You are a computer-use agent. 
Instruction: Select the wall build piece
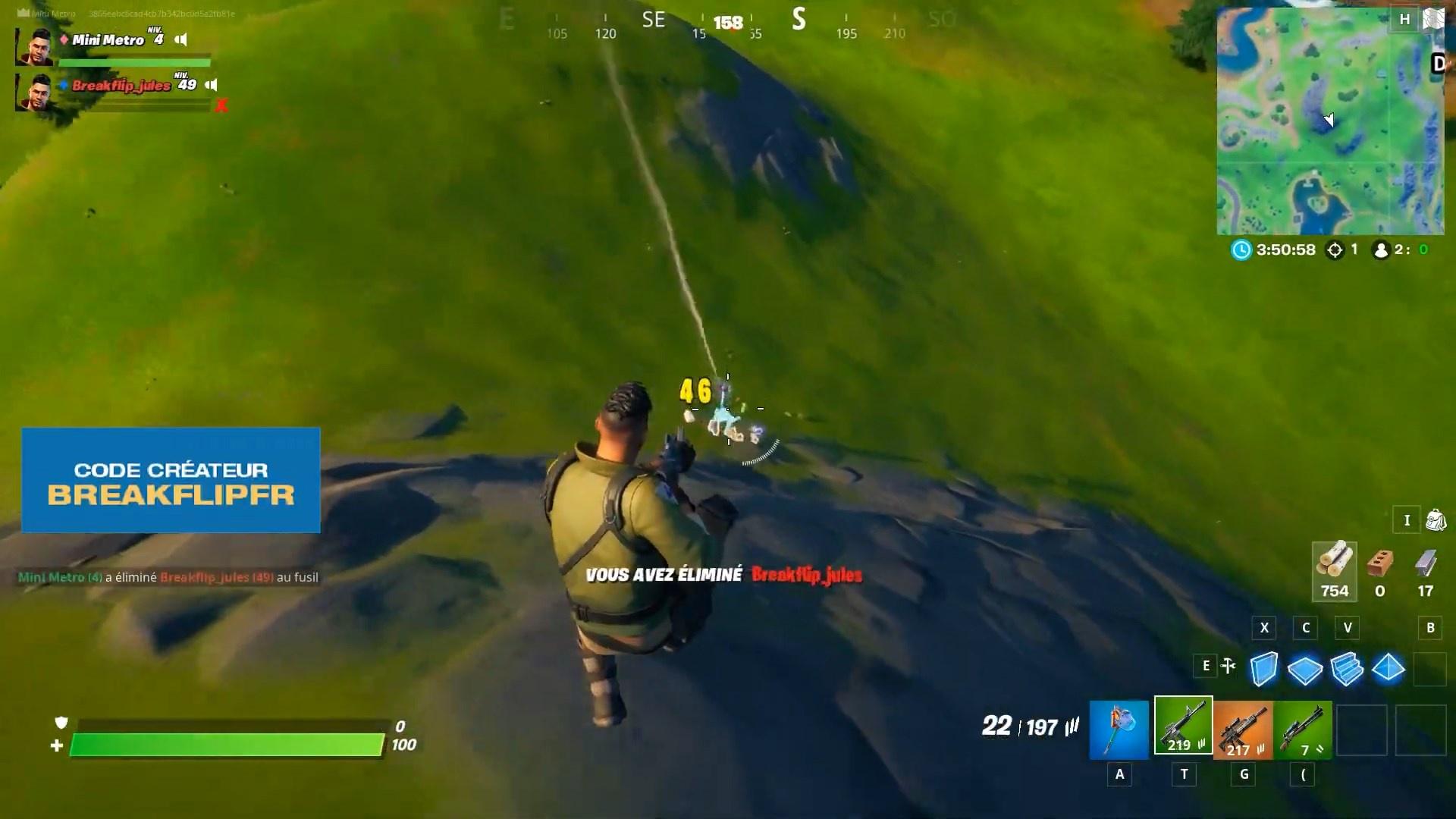pyautogui.click(x=1265, y=668)
